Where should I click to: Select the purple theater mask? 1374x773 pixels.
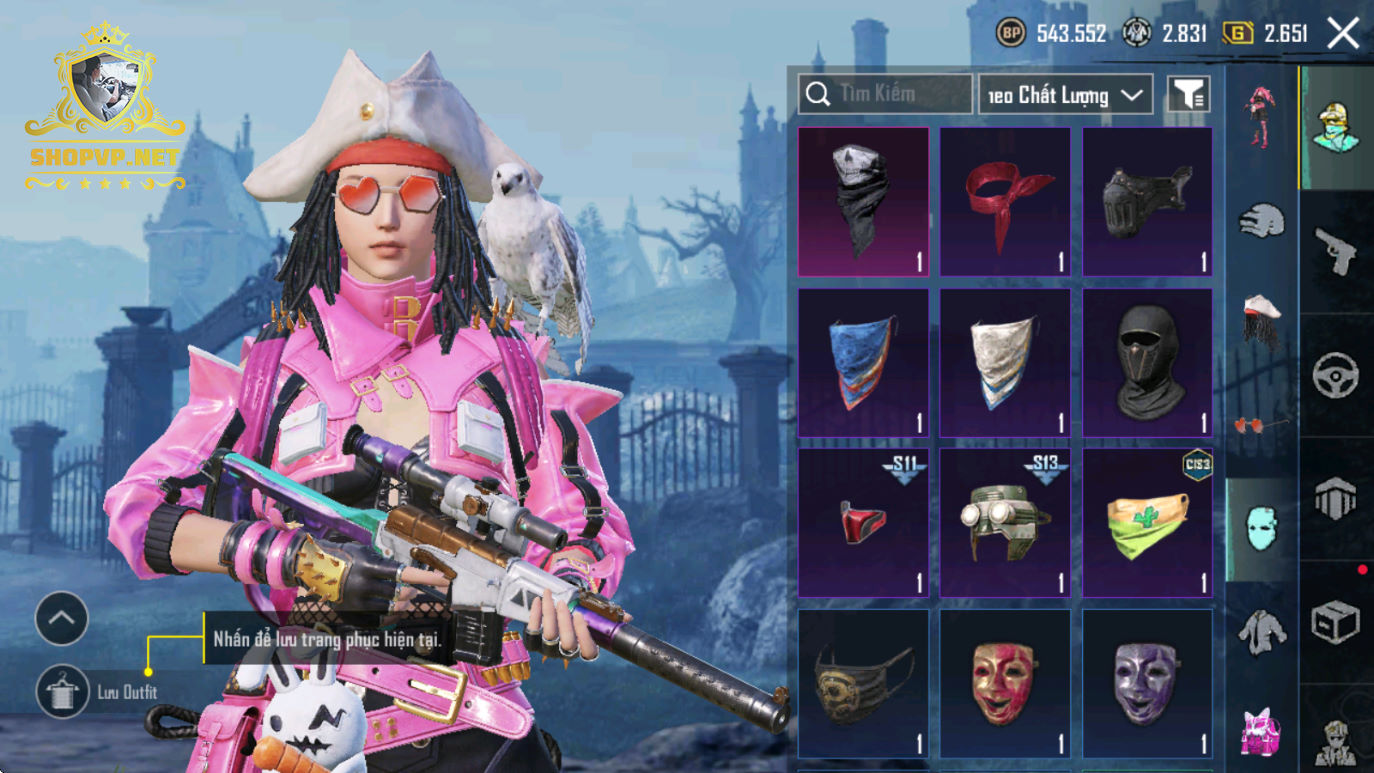tap(1147, 684)
